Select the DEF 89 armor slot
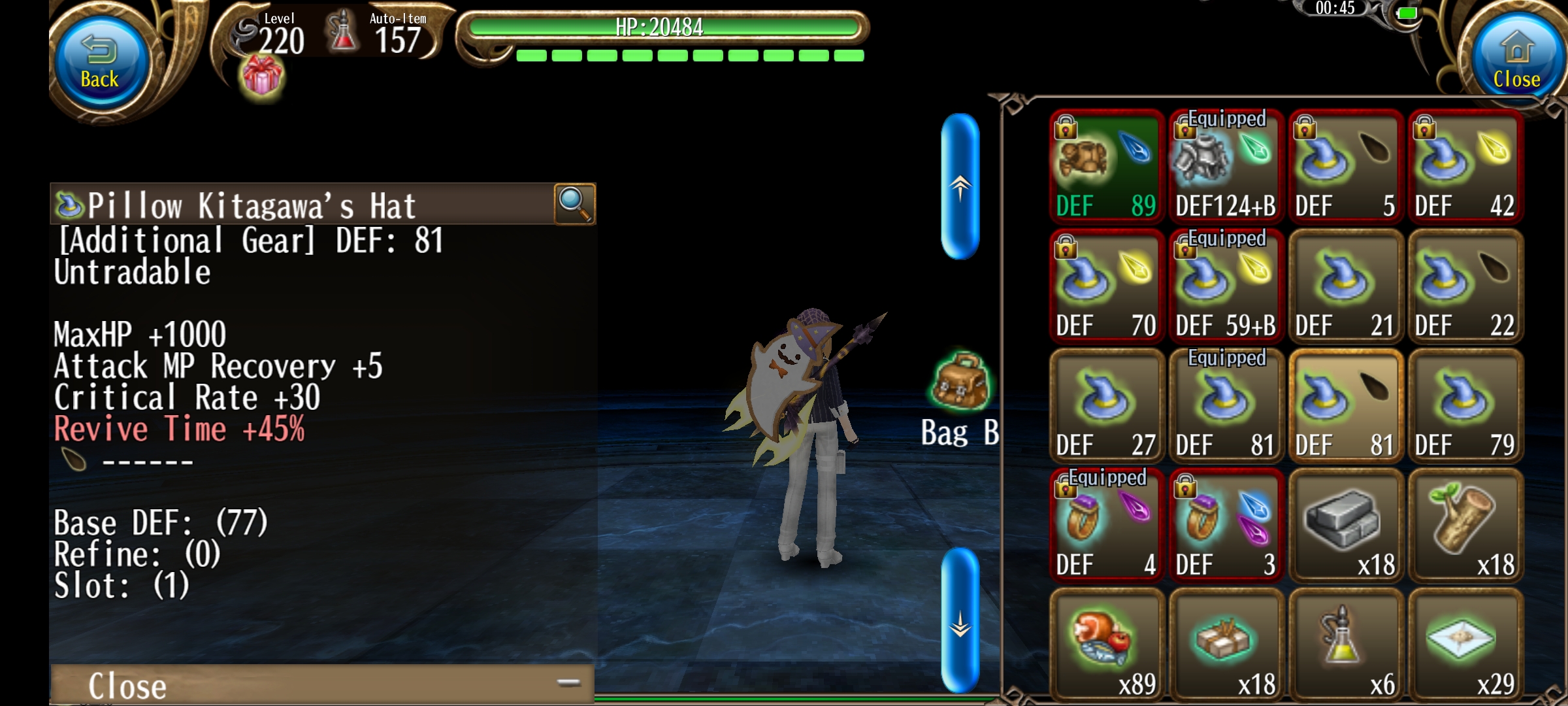The image size is (1568, 706). 1106,166
